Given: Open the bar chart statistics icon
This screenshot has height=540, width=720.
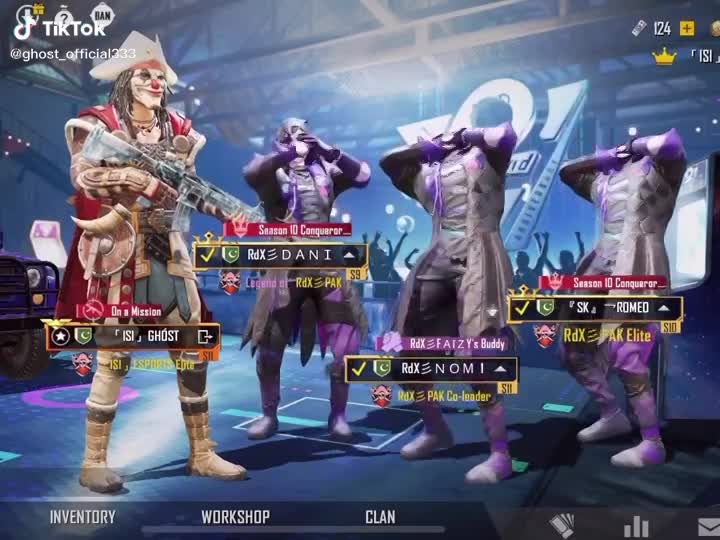Looking at the screenshot, I should pos(636,526).
